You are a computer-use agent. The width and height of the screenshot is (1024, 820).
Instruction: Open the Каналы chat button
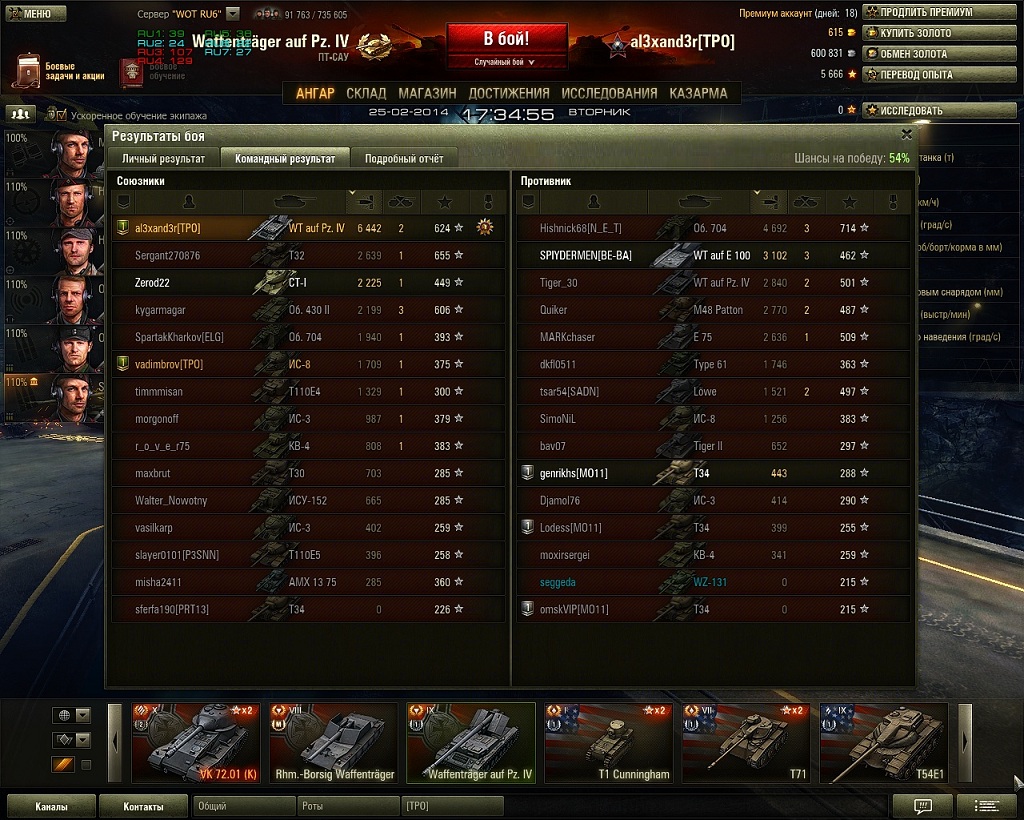point(51,806)
